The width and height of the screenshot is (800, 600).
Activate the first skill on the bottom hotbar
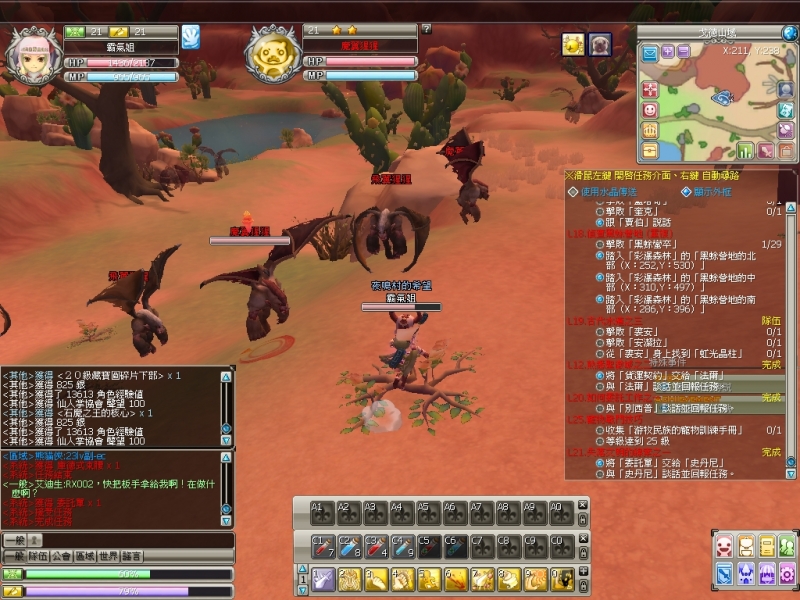tap(322, 579)
